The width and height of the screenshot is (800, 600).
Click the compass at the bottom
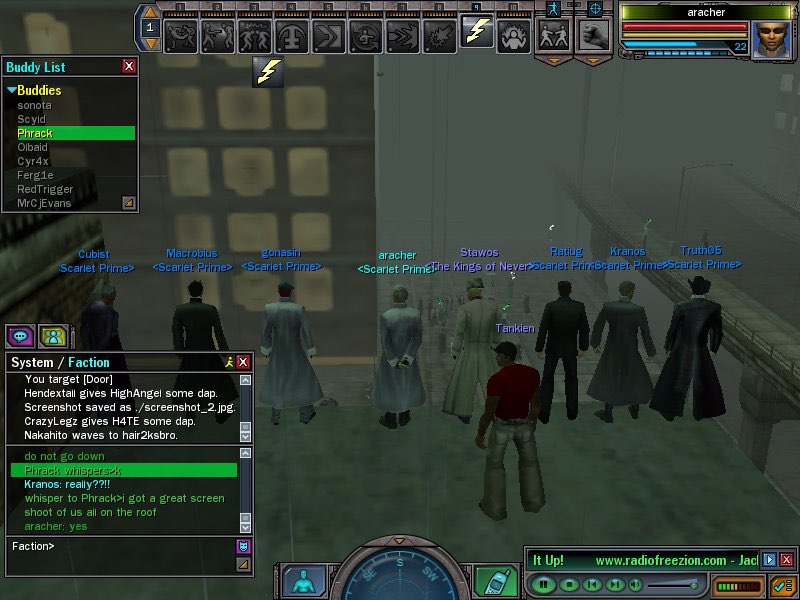point(398,576)
